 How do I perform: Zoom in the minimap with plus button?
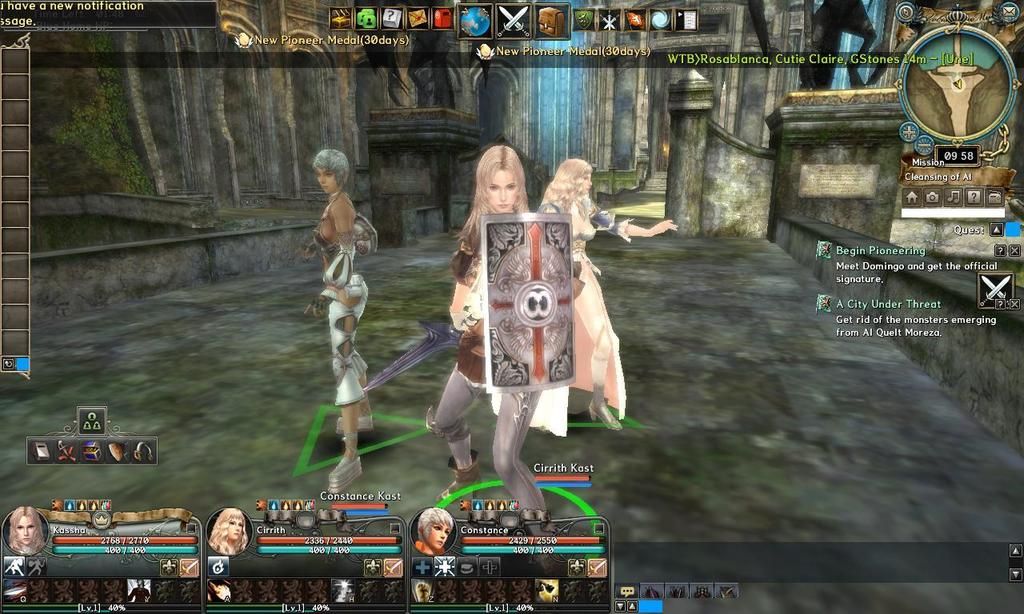coord(908,130)
